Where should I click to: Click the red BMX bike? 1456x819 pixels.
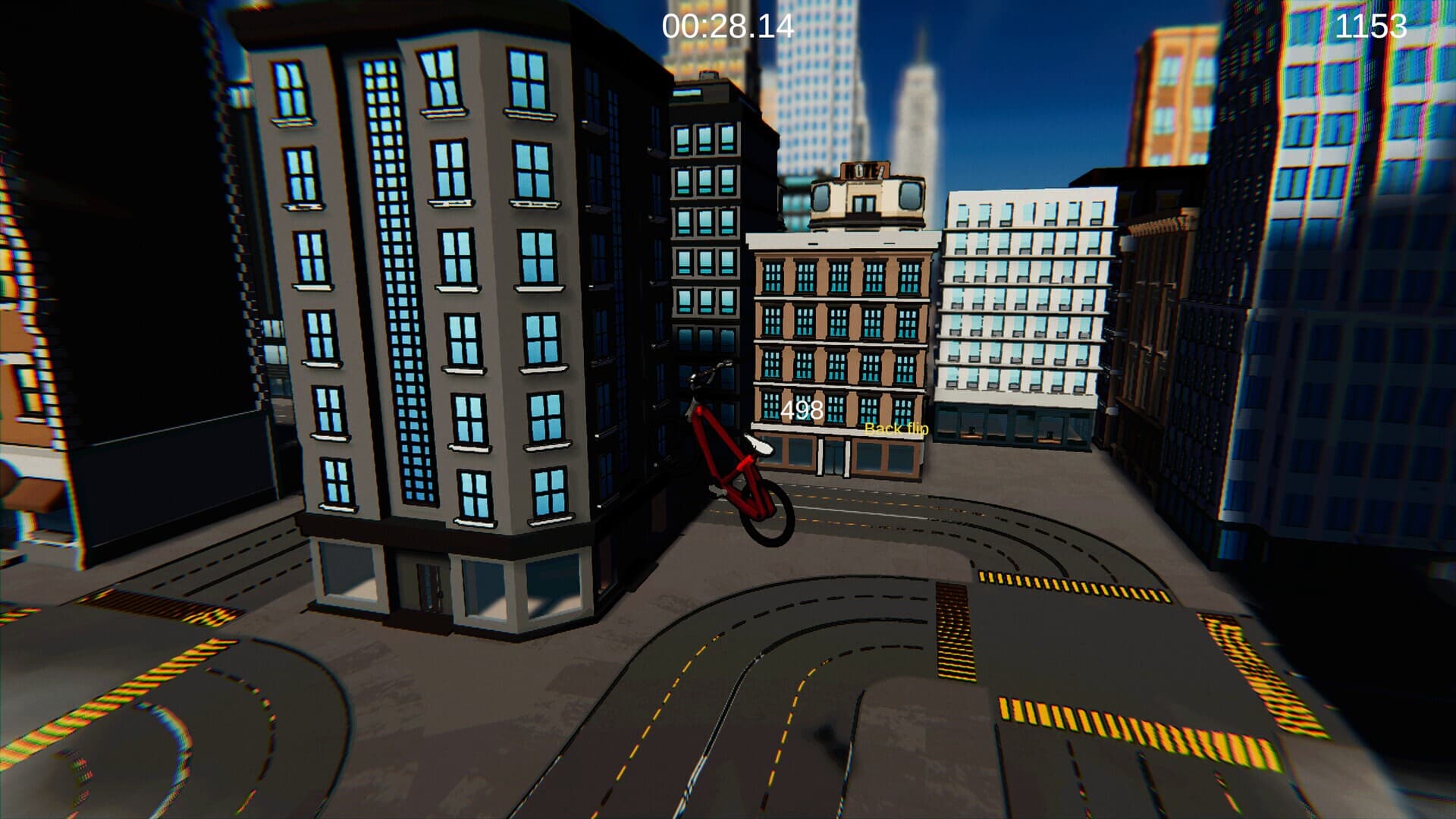coord(728,455)
